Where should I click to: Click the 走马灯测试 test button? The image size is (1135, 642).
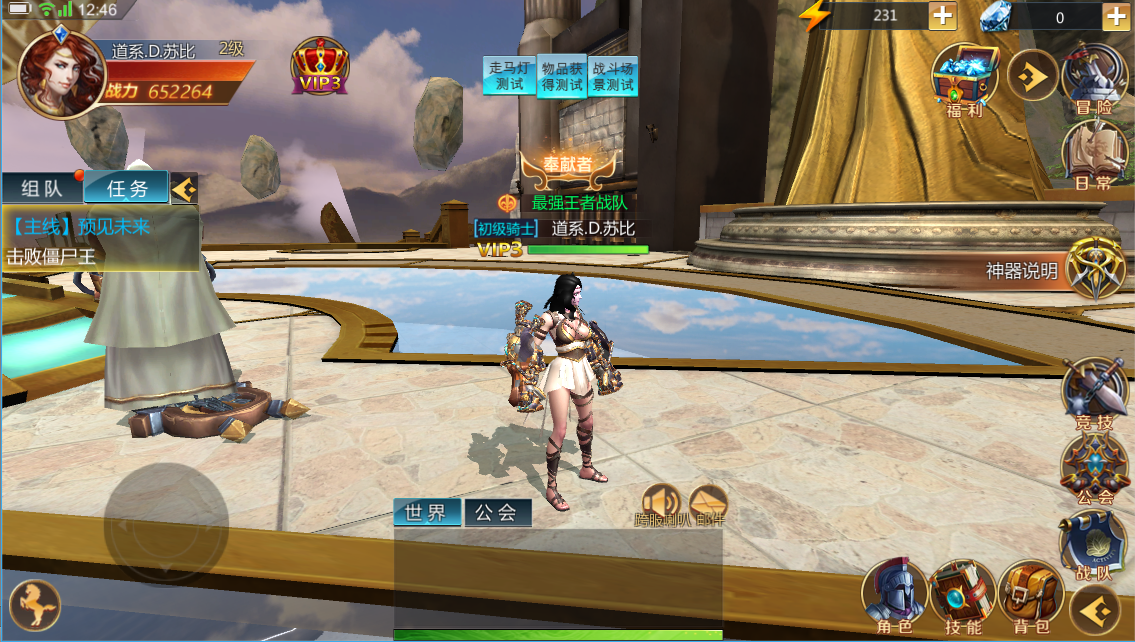[x=510, y=76]
